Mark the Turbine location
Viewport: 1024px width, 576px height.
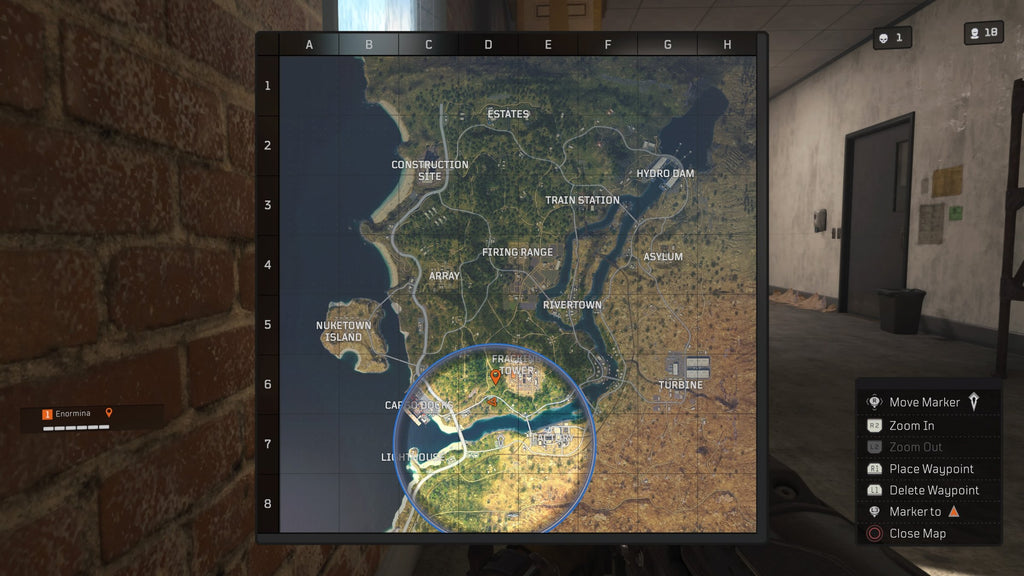[x=680, y=385]
